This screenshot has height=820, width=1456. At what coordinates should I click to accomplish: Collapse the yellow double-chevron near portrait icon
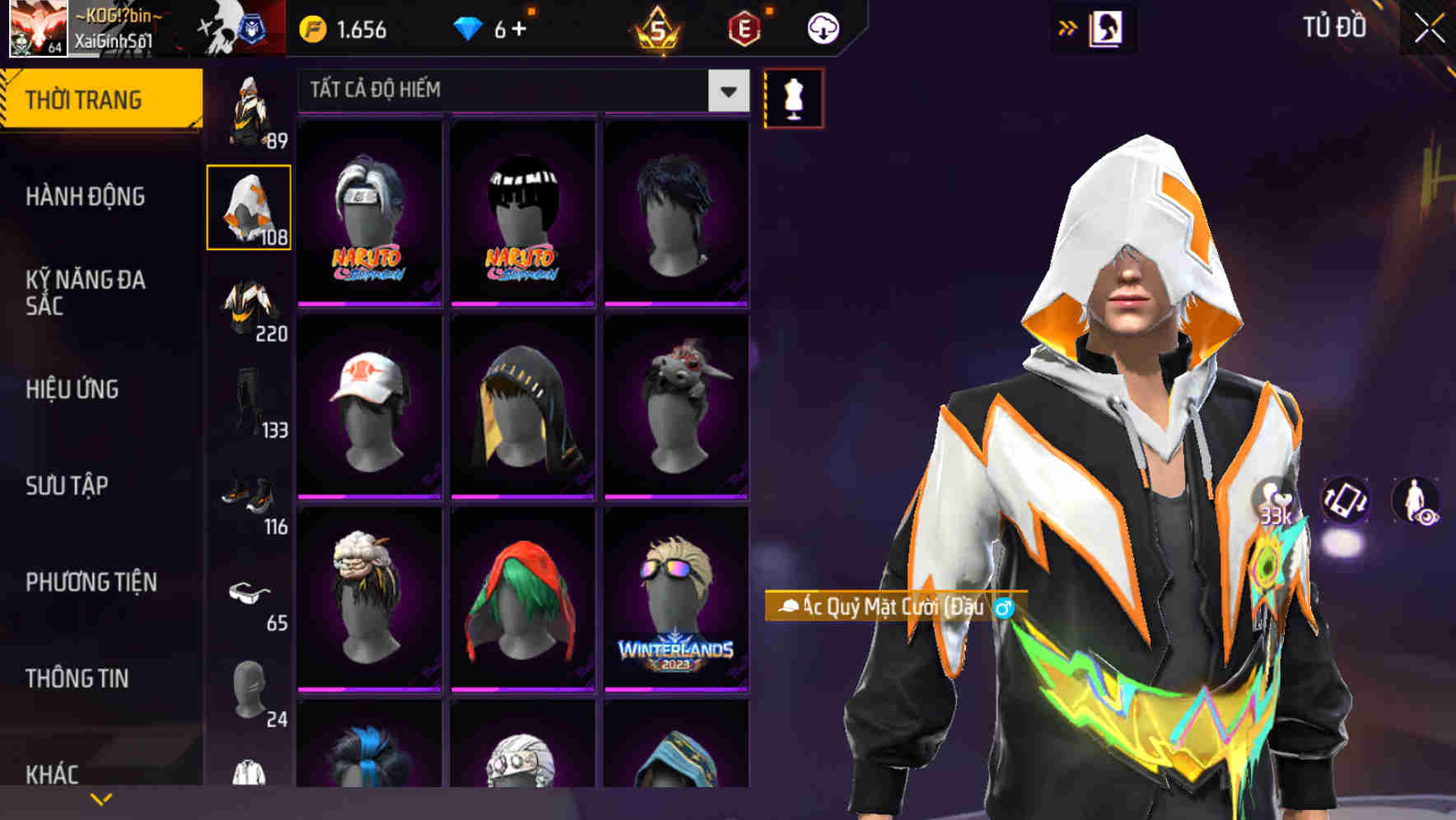1067,27
